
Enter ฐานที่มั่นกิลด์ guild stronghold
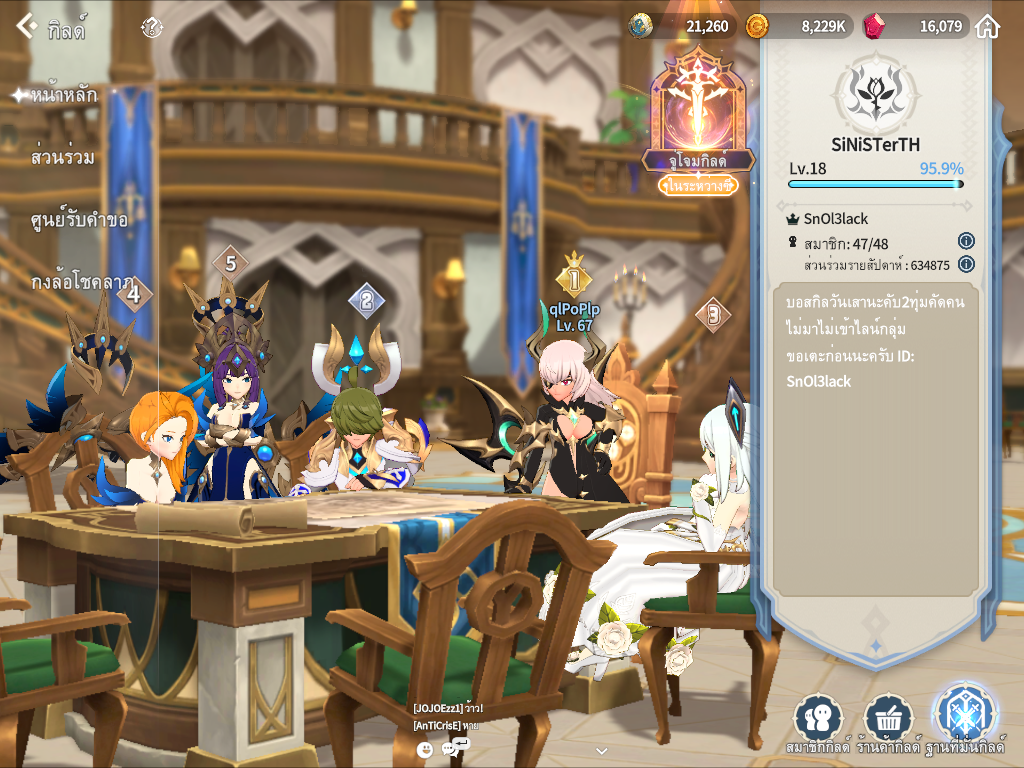coord(964,721)
